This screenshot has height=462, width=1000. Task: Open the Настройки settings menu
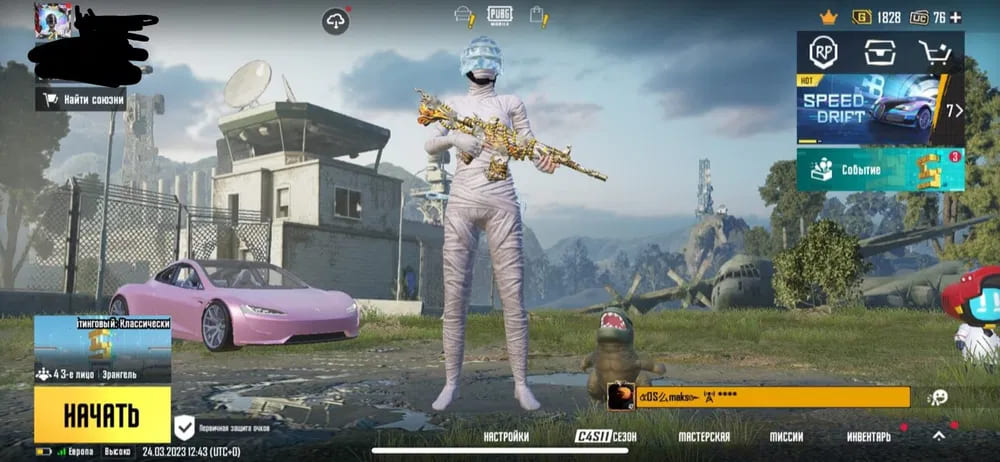(x=506, y=437)
